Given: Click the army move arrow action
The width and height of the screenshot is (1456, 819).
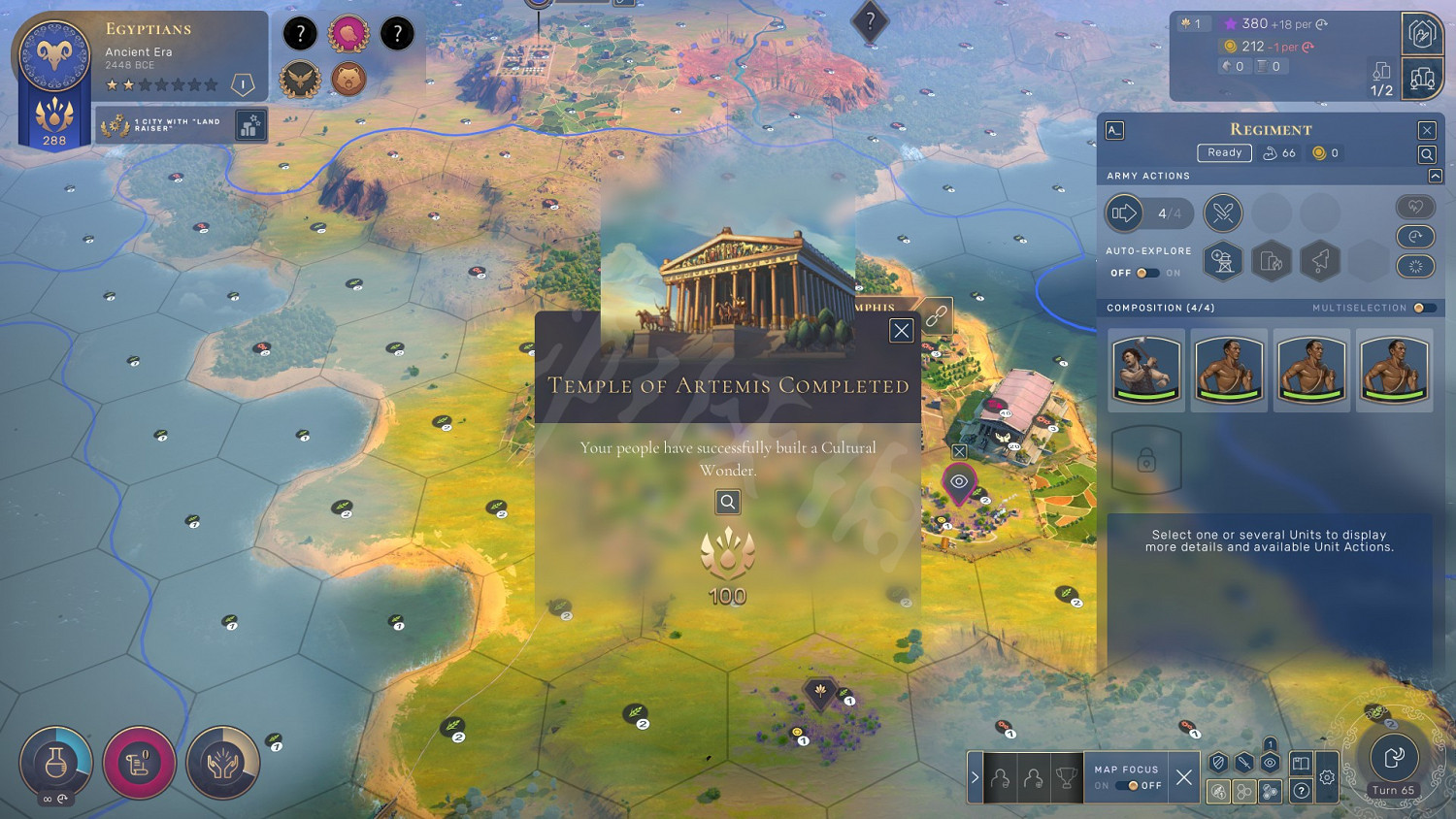Looking at the screenshot, I should tap(1124, 213).
